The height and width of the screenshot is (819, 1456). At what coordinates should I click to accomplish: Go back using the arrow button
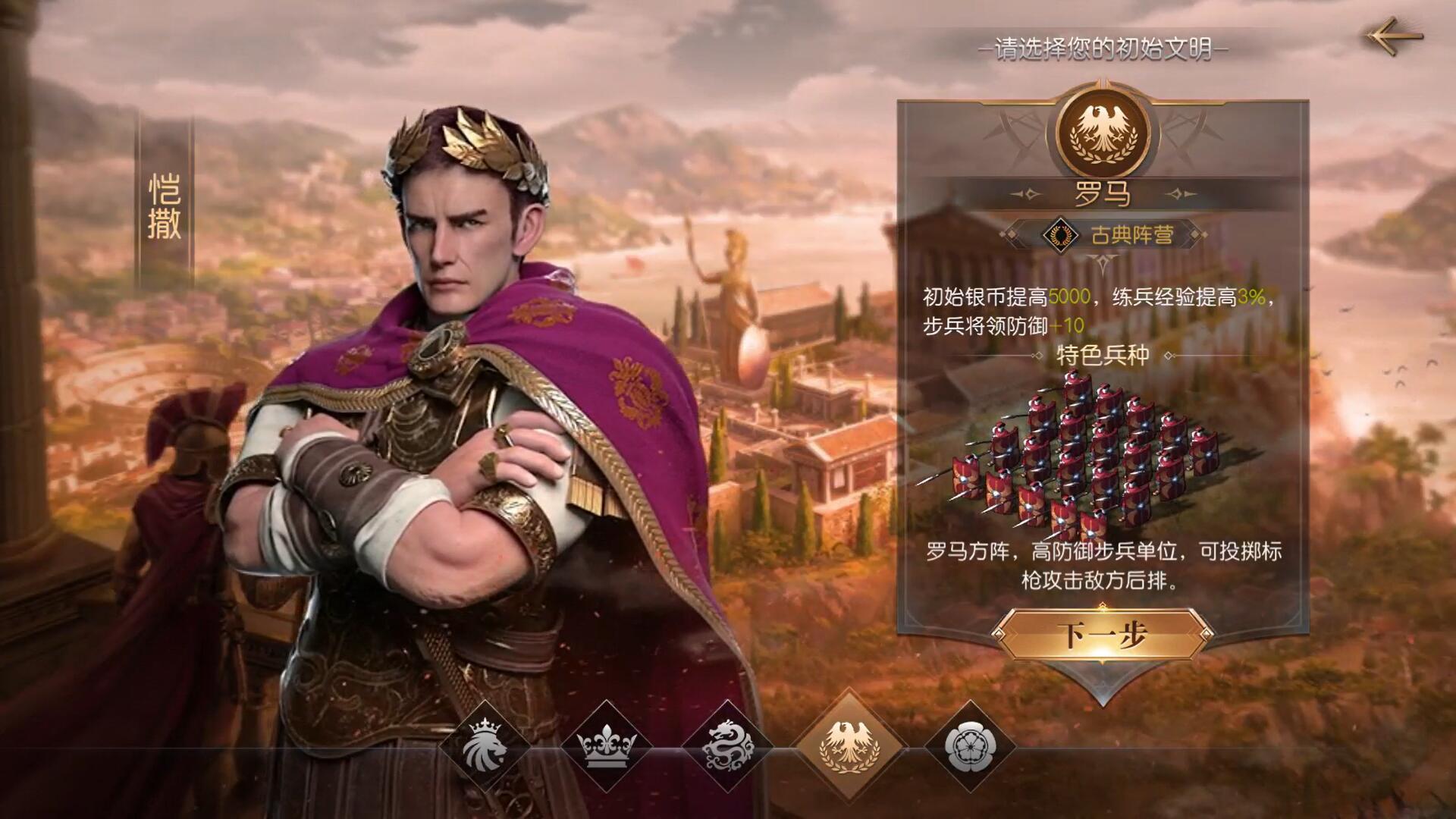click(x=1395, y=36)
